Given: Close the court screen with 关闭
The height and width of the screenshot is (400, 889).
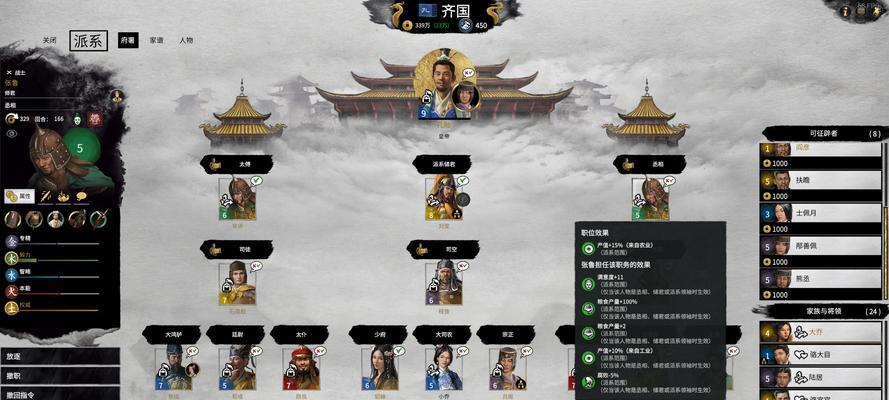Looking at the screenshot, I should click(49, 40).
